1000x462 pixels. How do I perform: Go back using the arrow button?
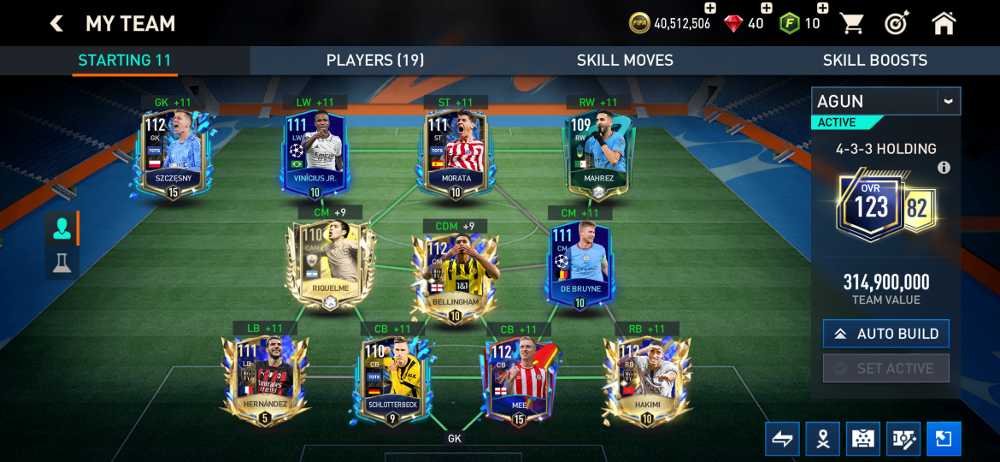click(57, 23)
